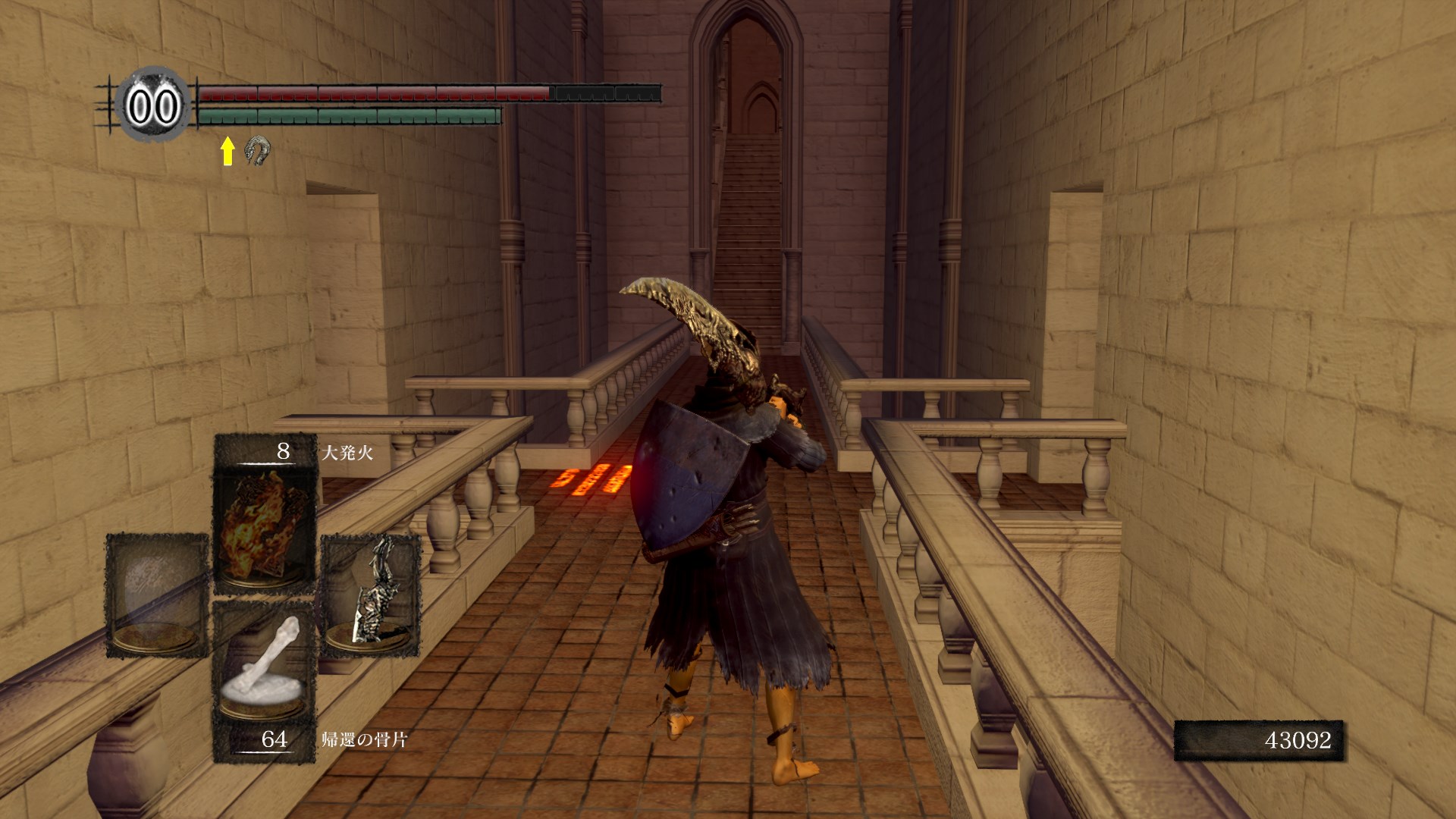Select the faded left-hand equipment slot
The height and width of the screenshot is (819, 1456).
point(157,595)
